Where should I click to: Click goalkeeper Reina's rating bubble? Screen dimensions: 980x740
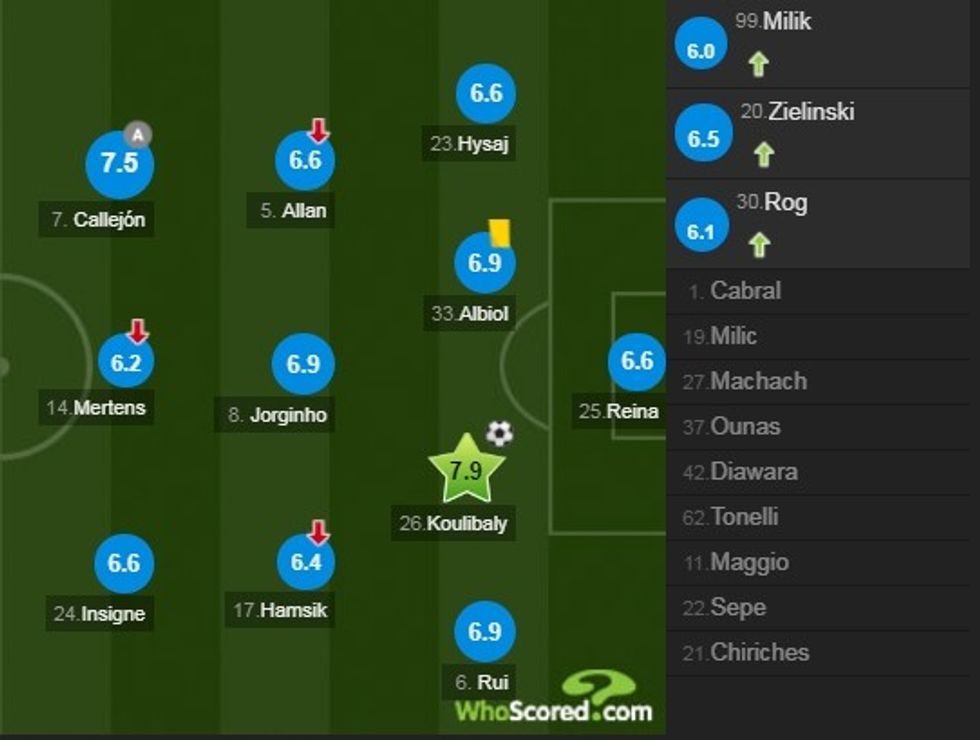[x=637, y=361]
